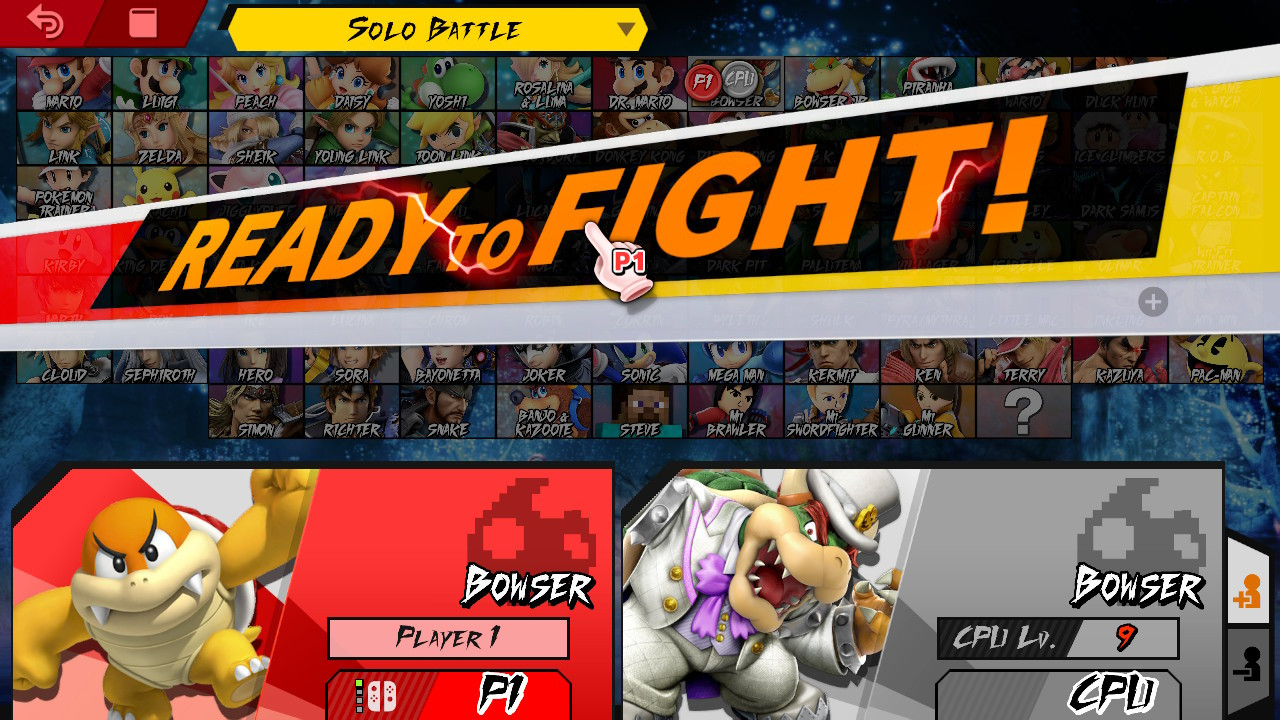Image resolution: width=1280 pixels, height=720 pixels.
Task: Click the P1 controller assignment button
Action: (x=448, y=698)
